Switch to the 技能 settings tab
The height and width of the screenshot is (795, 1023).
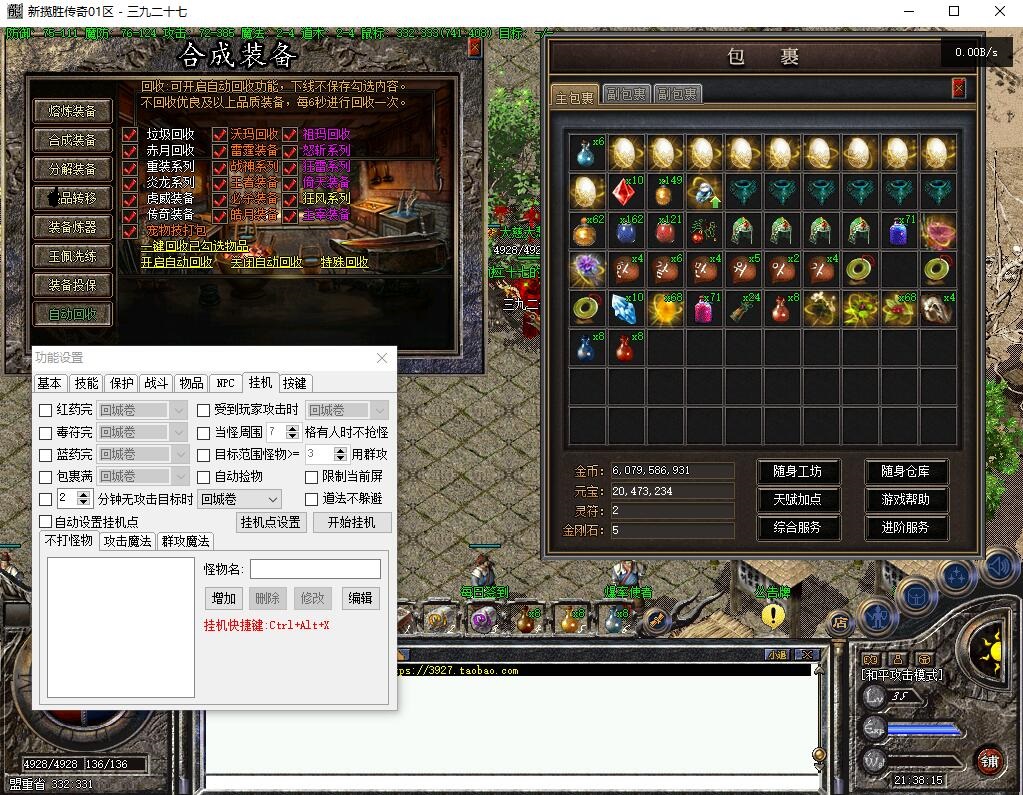pyautogui.click(x=87, y=383)
